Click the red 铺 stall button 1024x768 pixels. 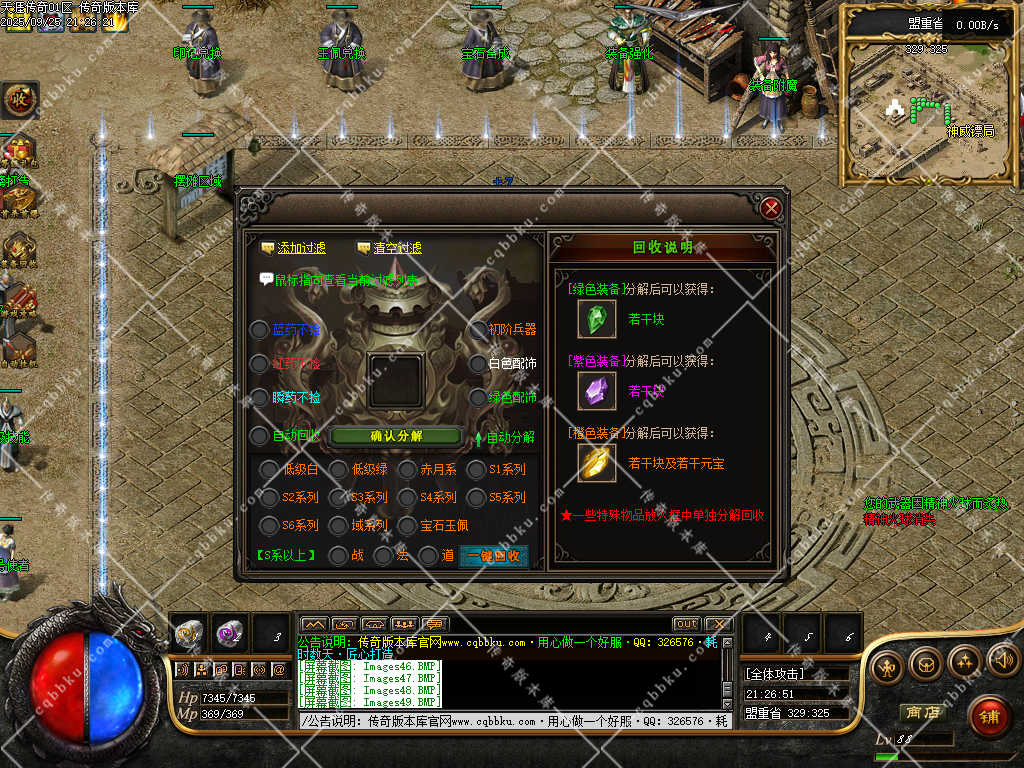point(988,716)
